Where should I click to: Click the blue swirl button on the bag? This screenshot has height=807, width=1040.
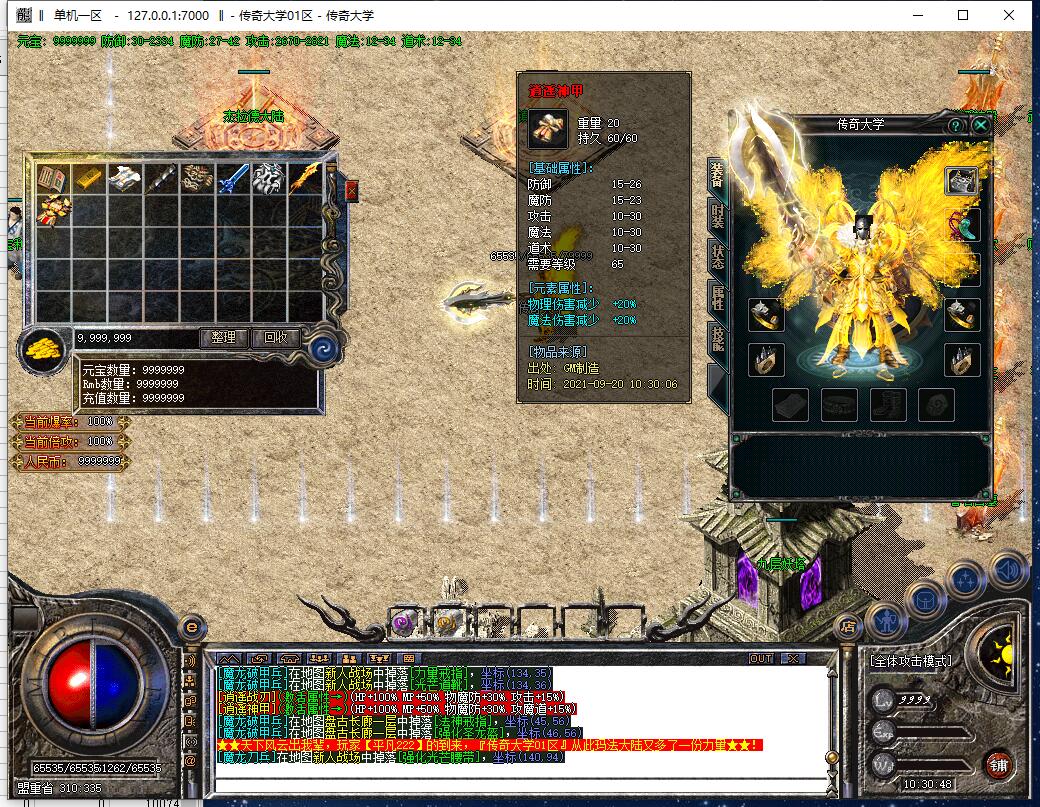[x=322, y=349]
